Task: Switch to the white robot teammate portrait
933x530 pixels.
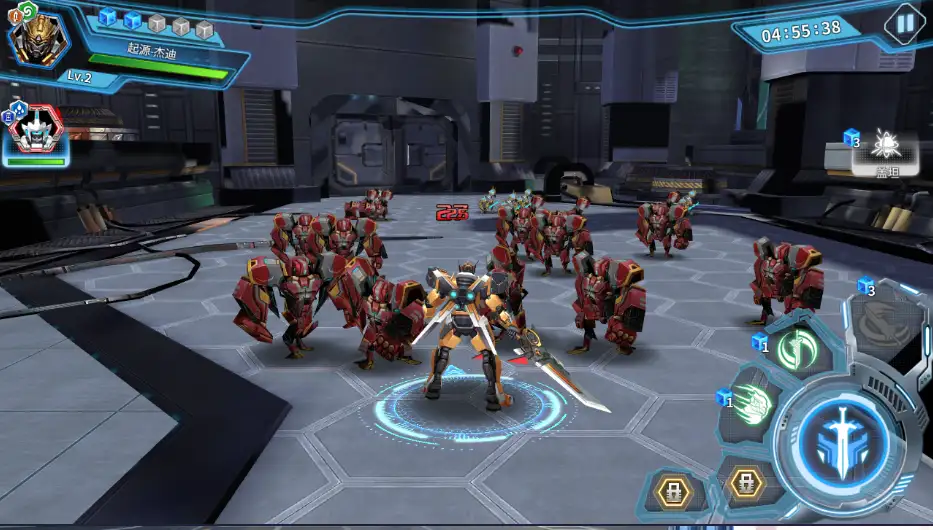Action: [36, 133]
